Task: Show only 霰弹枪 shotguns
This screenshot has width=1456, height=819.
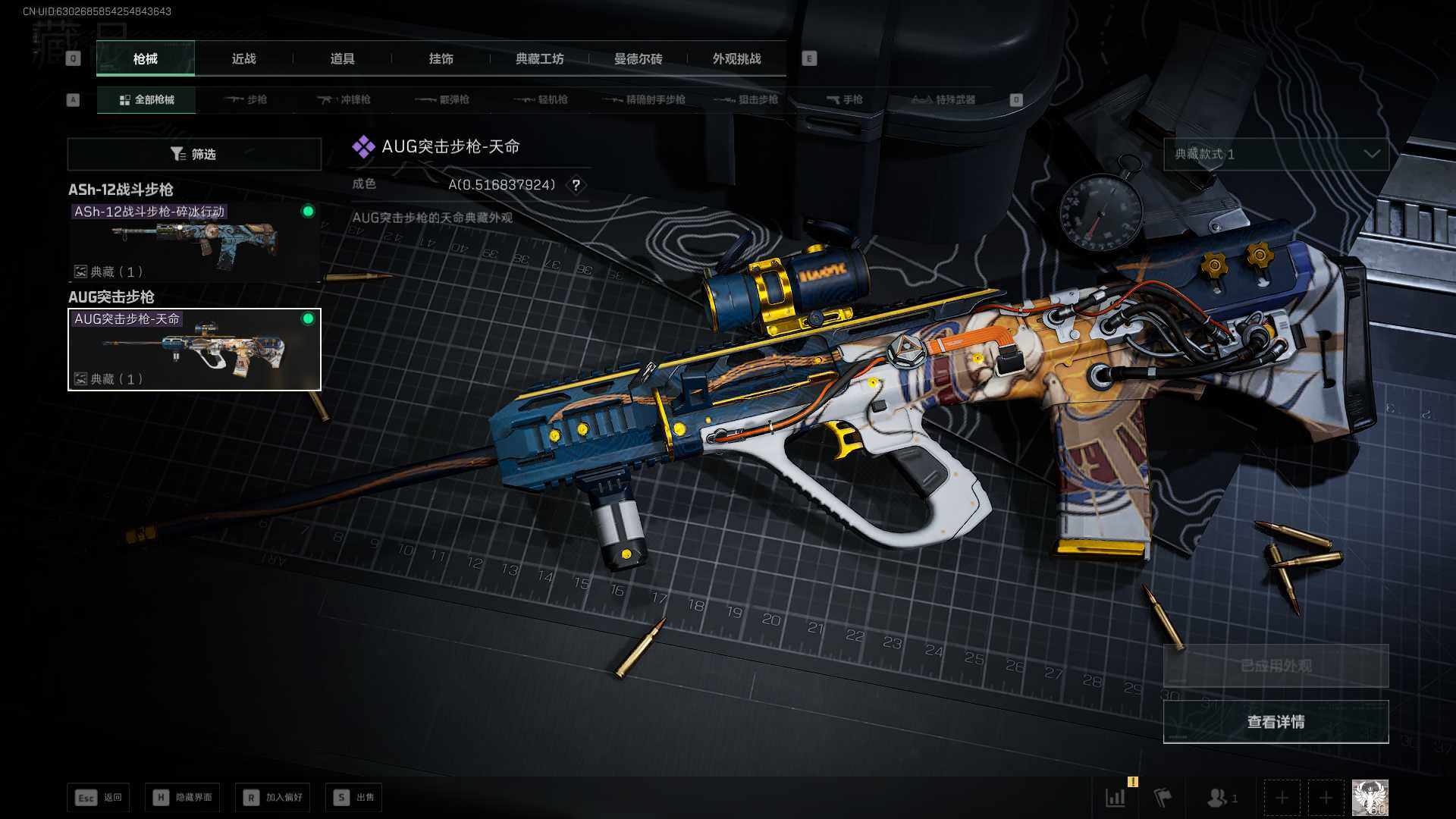Action: coord(443,100)
